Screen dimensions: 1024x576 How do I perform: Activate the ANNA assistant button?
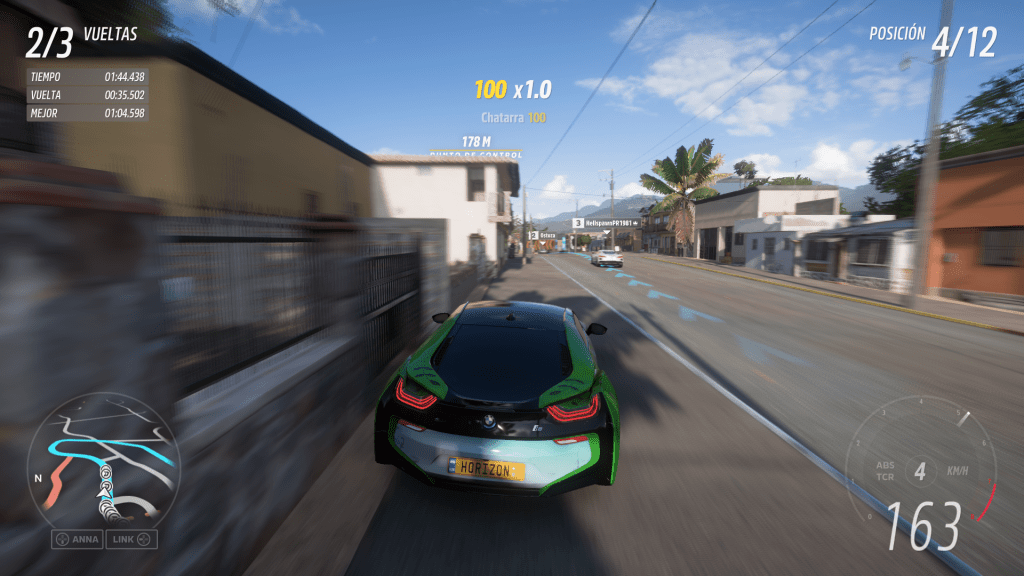pyautogui.click(x=78, y=539)
